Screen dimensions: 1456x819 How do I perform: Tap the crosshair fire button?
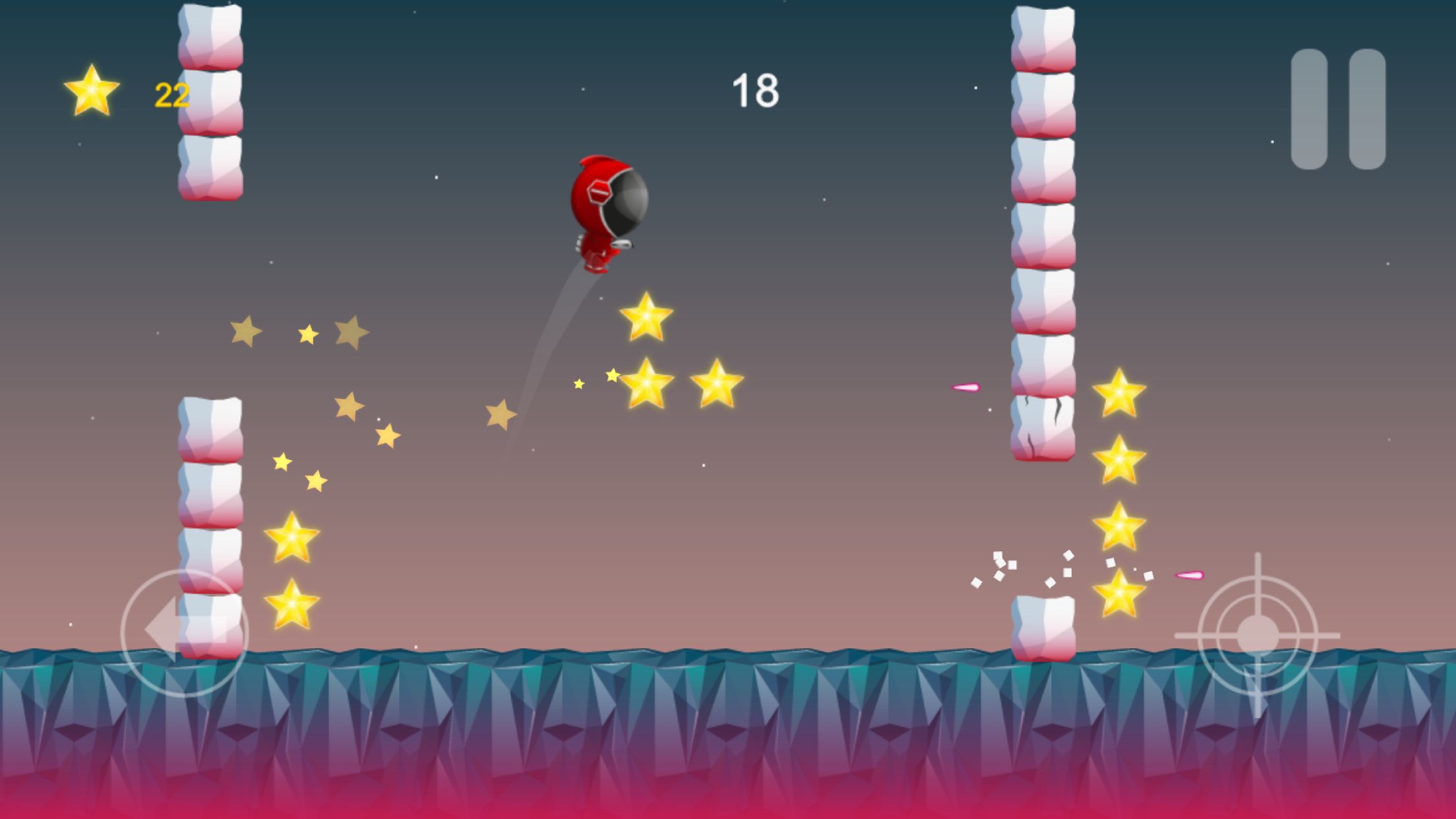pos(1258,636)
